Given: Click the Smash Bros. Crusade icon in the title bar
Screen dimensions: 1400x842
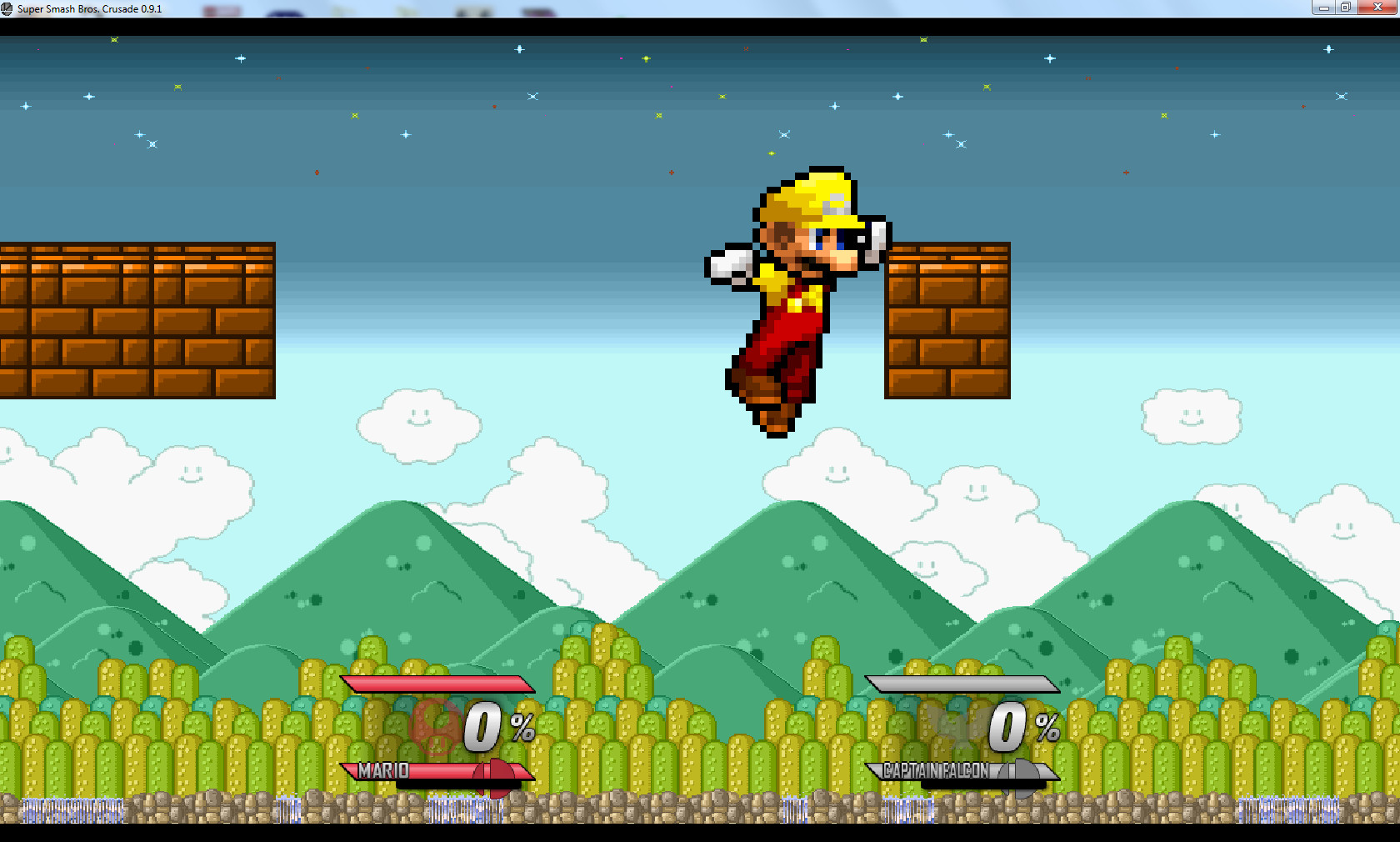Looking at the screenshot, I should pos(8,8).
